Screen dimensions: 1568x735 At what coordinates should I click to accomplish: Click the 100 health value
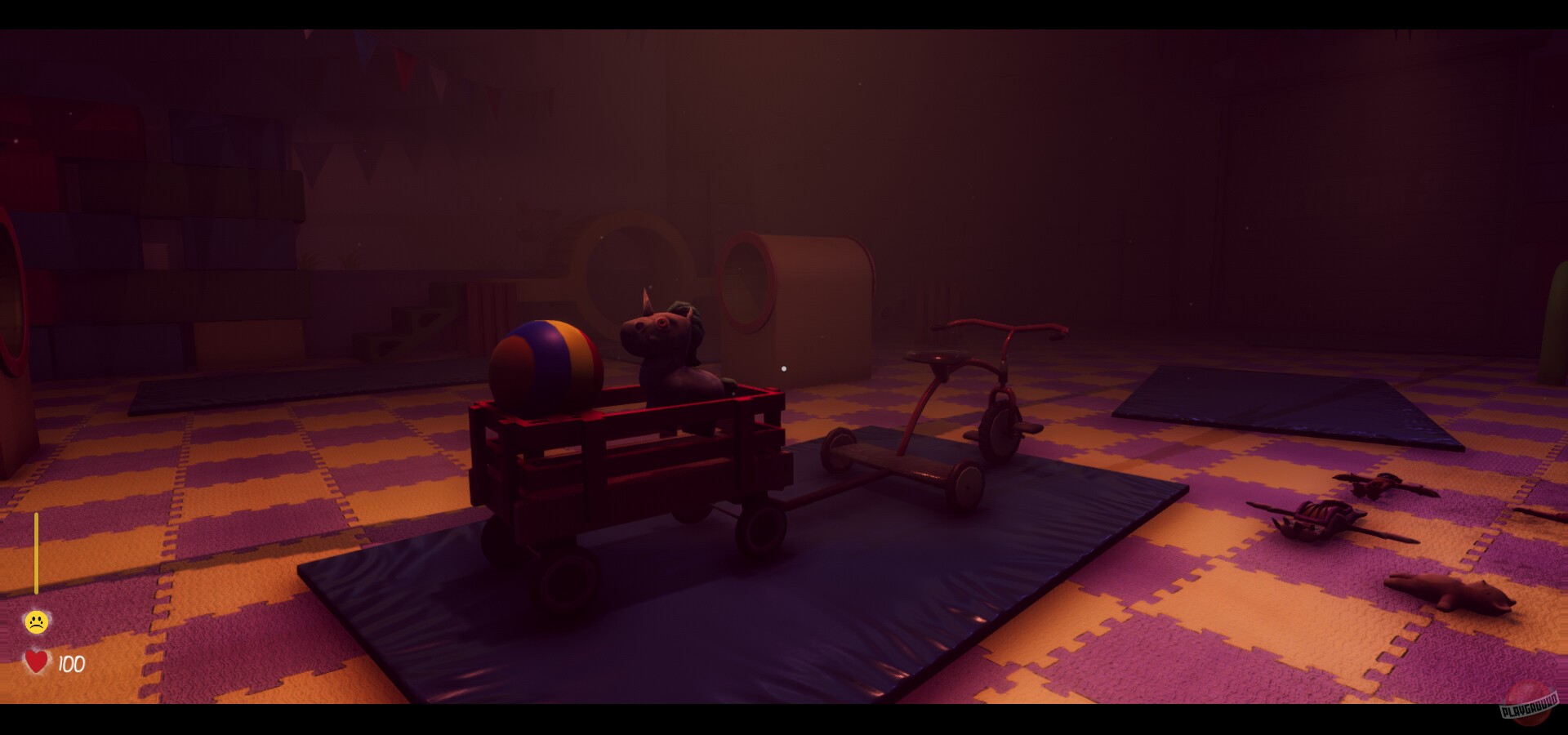point(71,664)
